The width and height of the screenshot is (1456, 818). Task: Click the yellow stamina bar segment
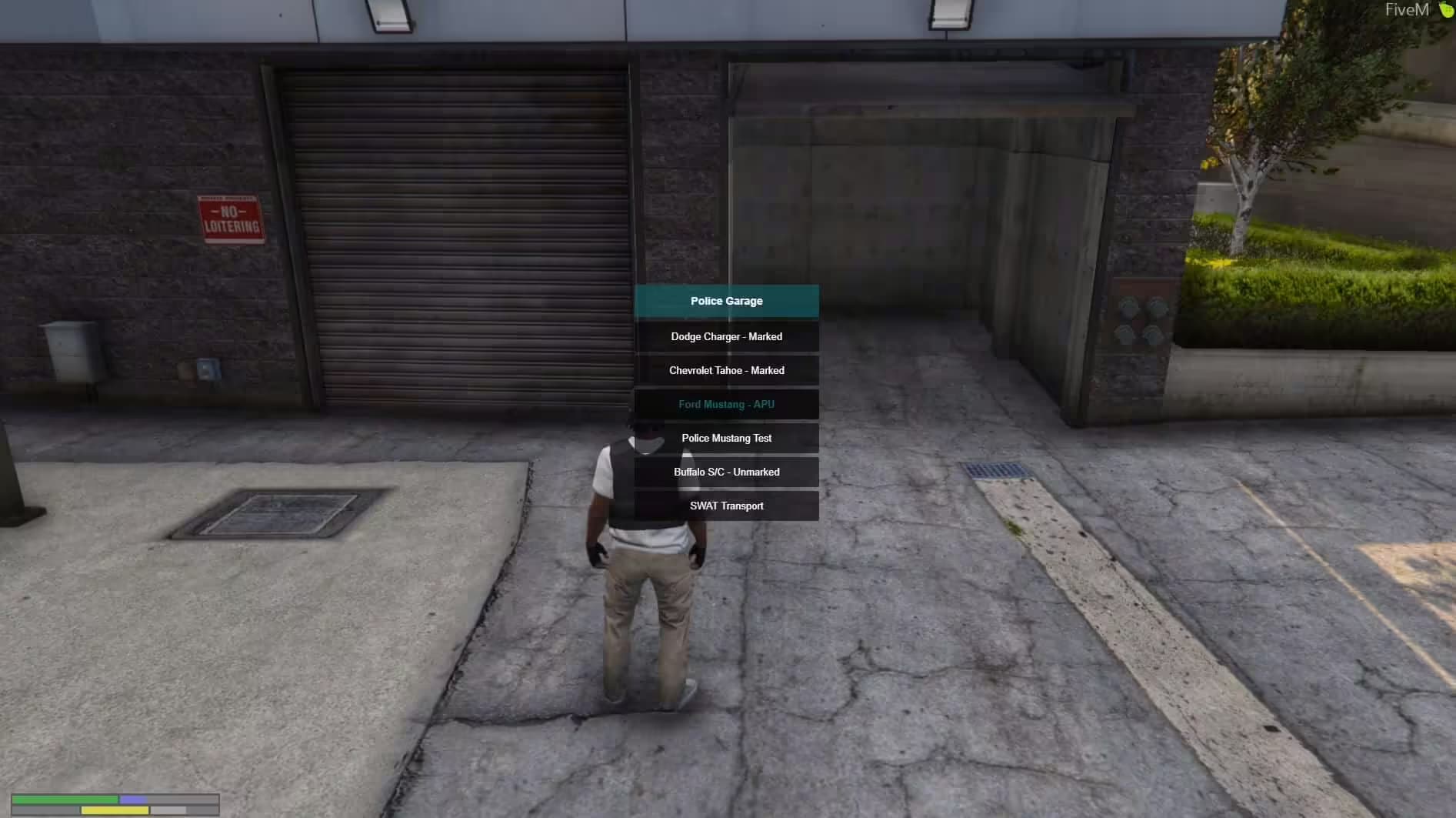pyautogui.click(x=115, y=810)
